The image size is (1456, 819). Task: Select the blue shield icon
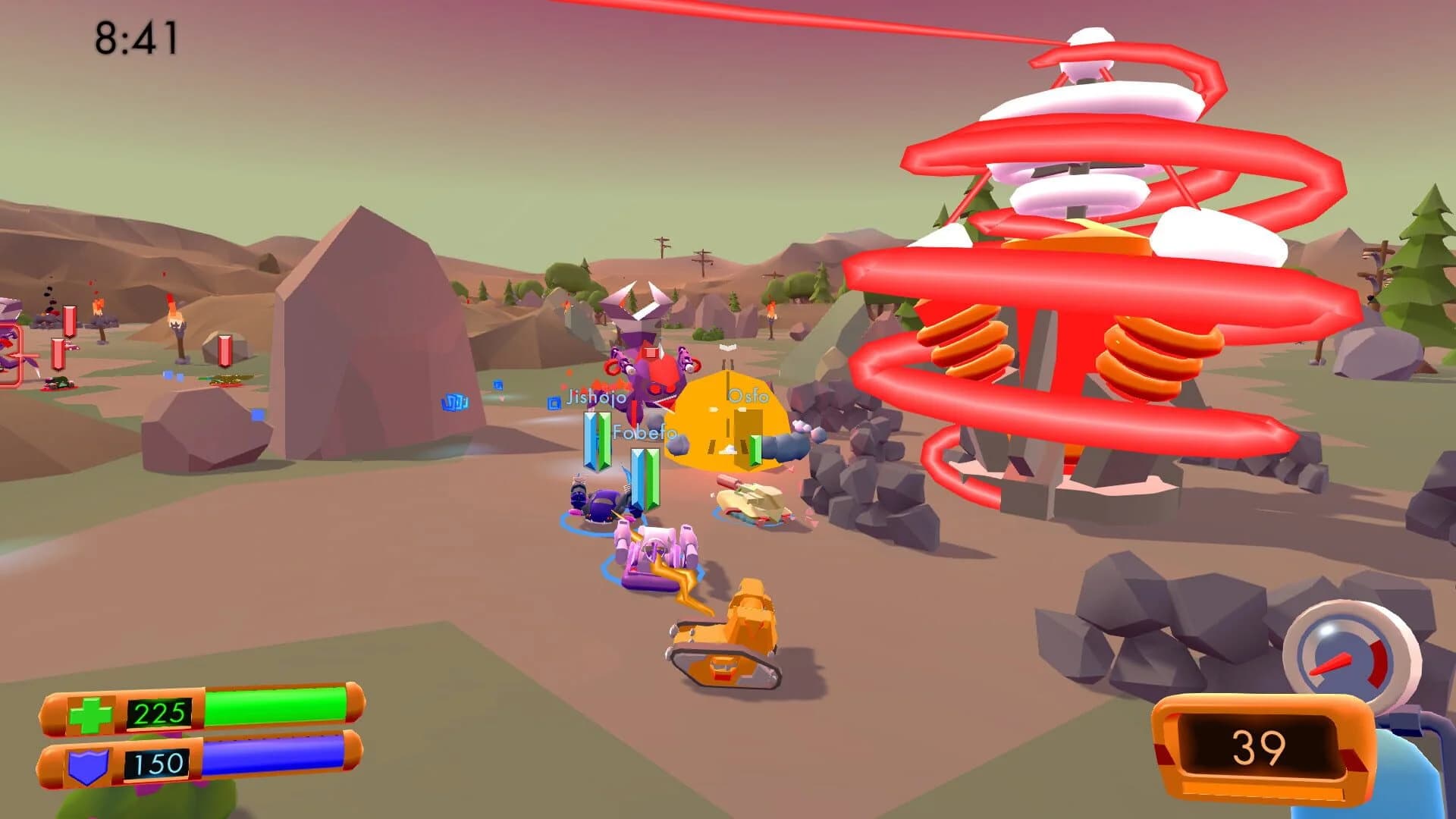pyautogui.click(x=87, y=766)
